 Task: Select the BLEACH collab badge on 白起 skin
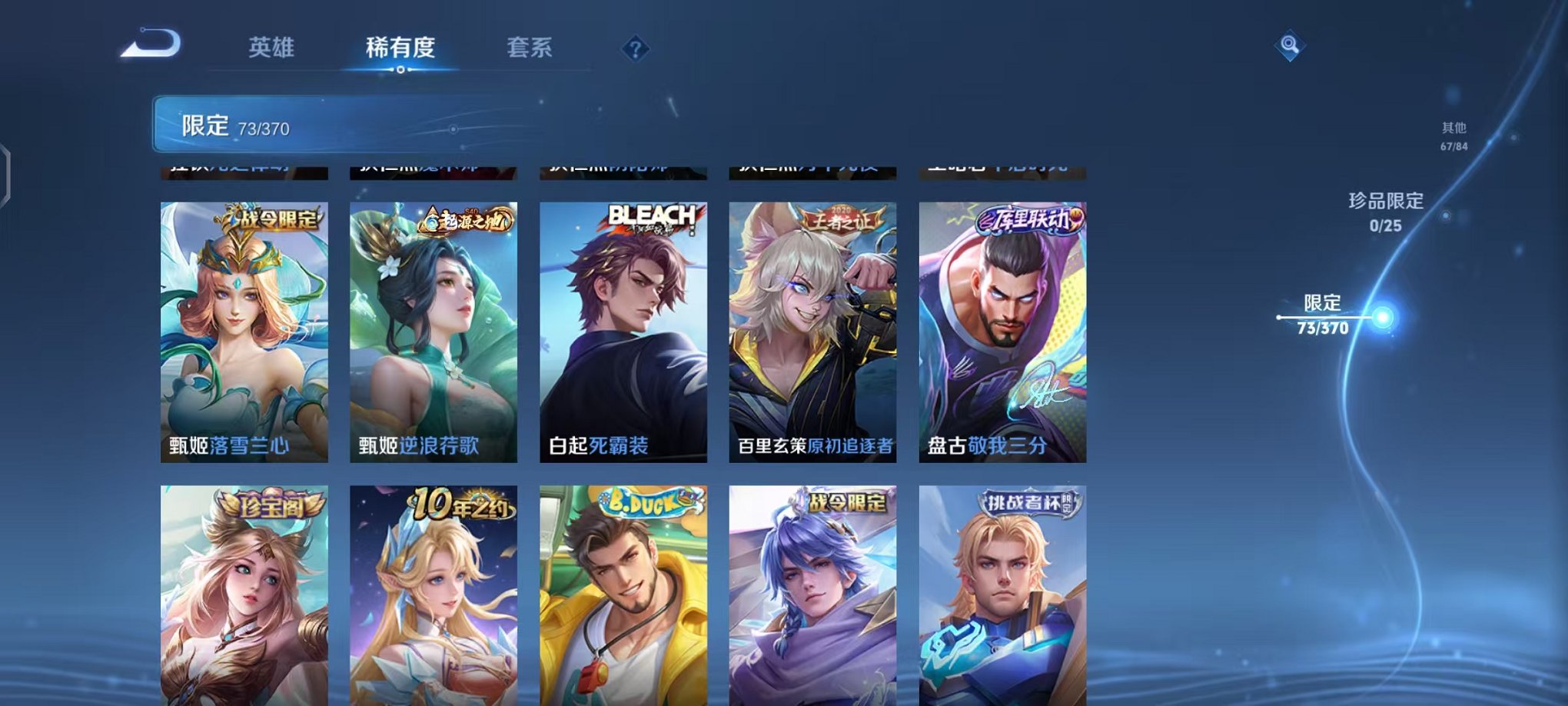click(x=649, y=217)
